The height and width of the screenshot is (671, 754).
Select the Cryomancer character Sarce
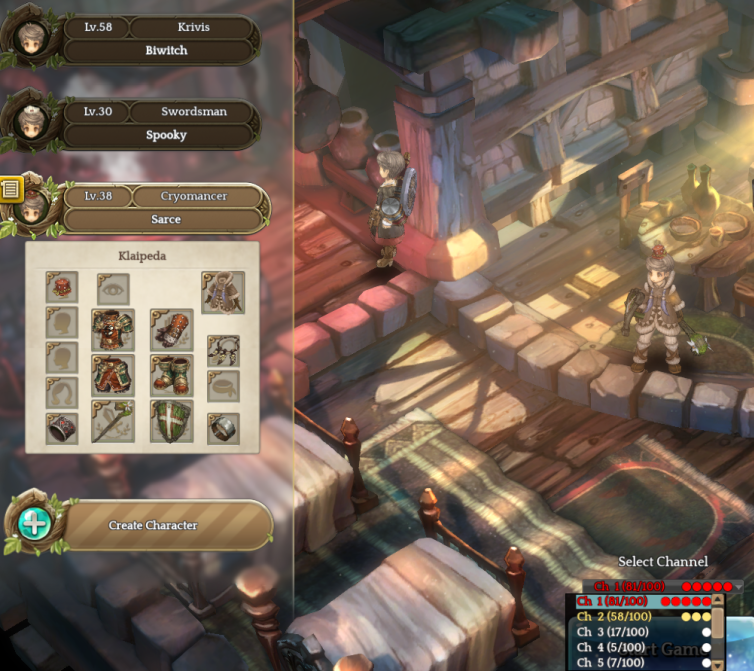tap(165, 207)
